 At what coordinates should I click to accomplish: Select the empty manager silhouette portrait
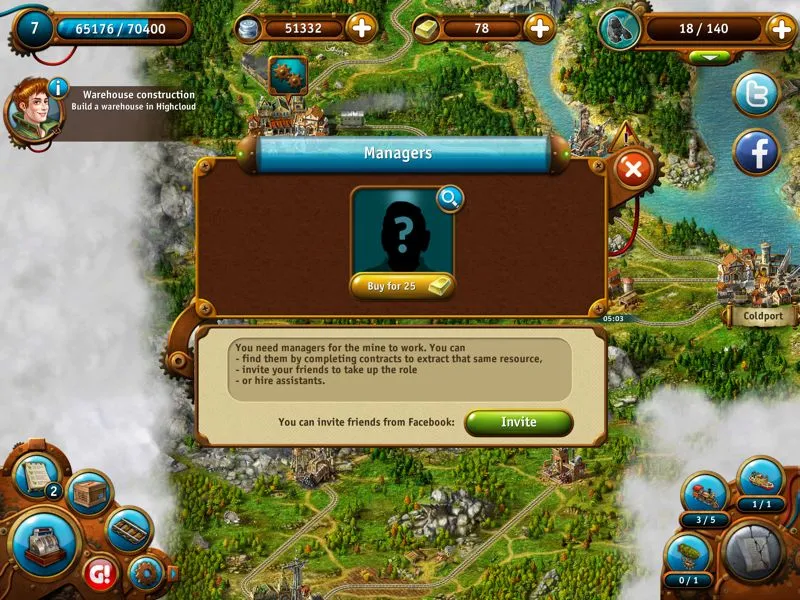[402, 234]
